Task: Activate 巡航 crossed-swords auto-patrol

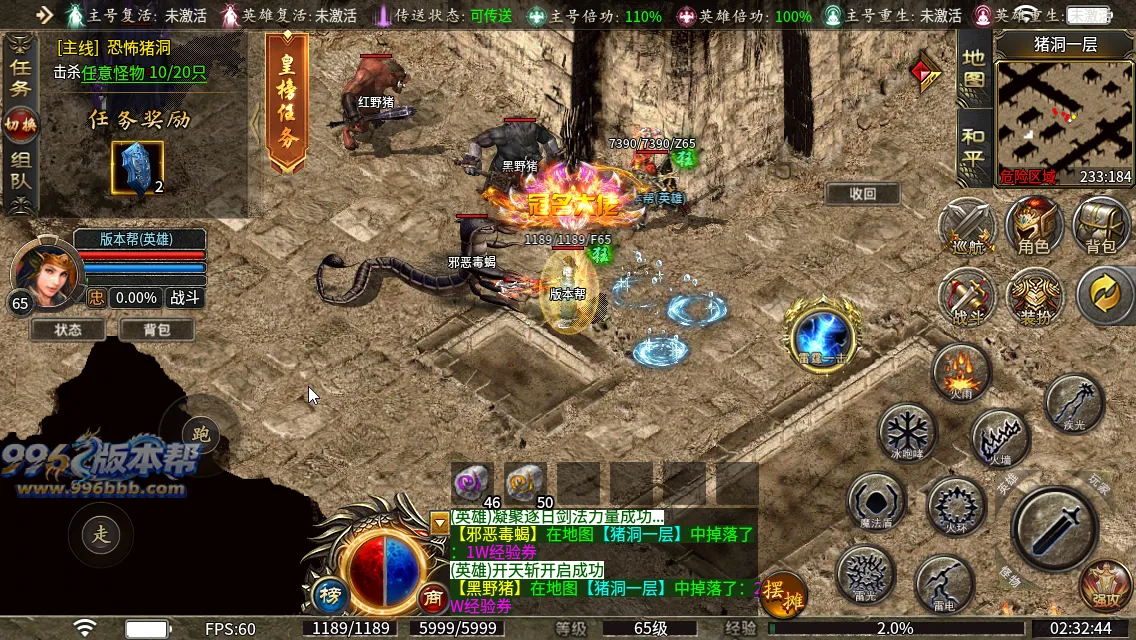Action: point(966,226)
